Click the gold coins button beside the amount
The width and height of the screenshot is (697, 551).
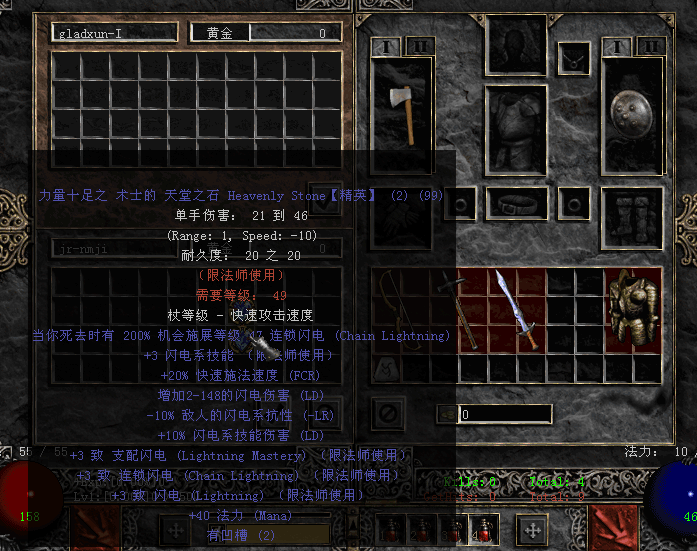click(x=446, y=414)
